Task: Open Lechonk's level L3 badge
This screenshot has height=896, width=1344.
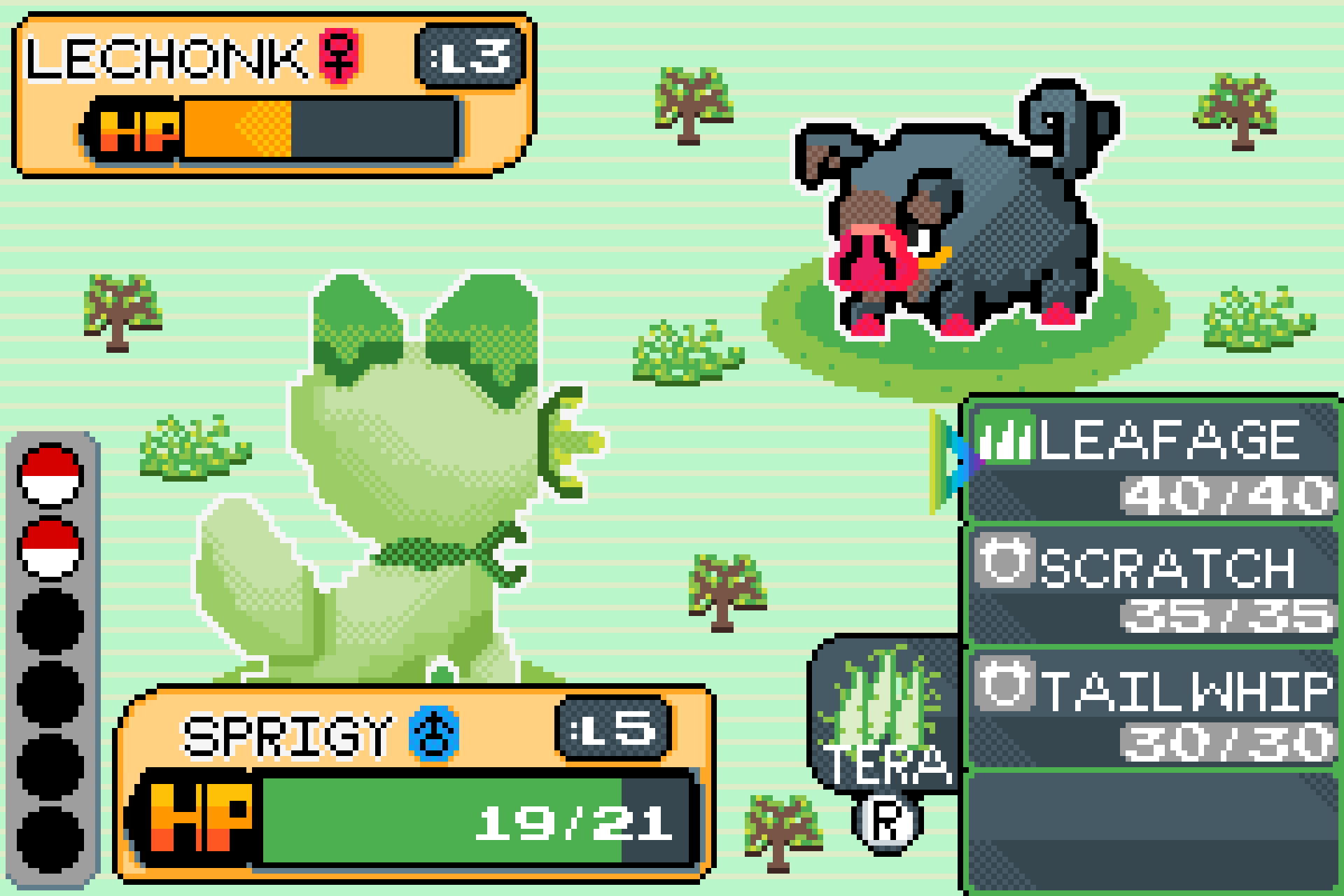Action: (472, 57)
